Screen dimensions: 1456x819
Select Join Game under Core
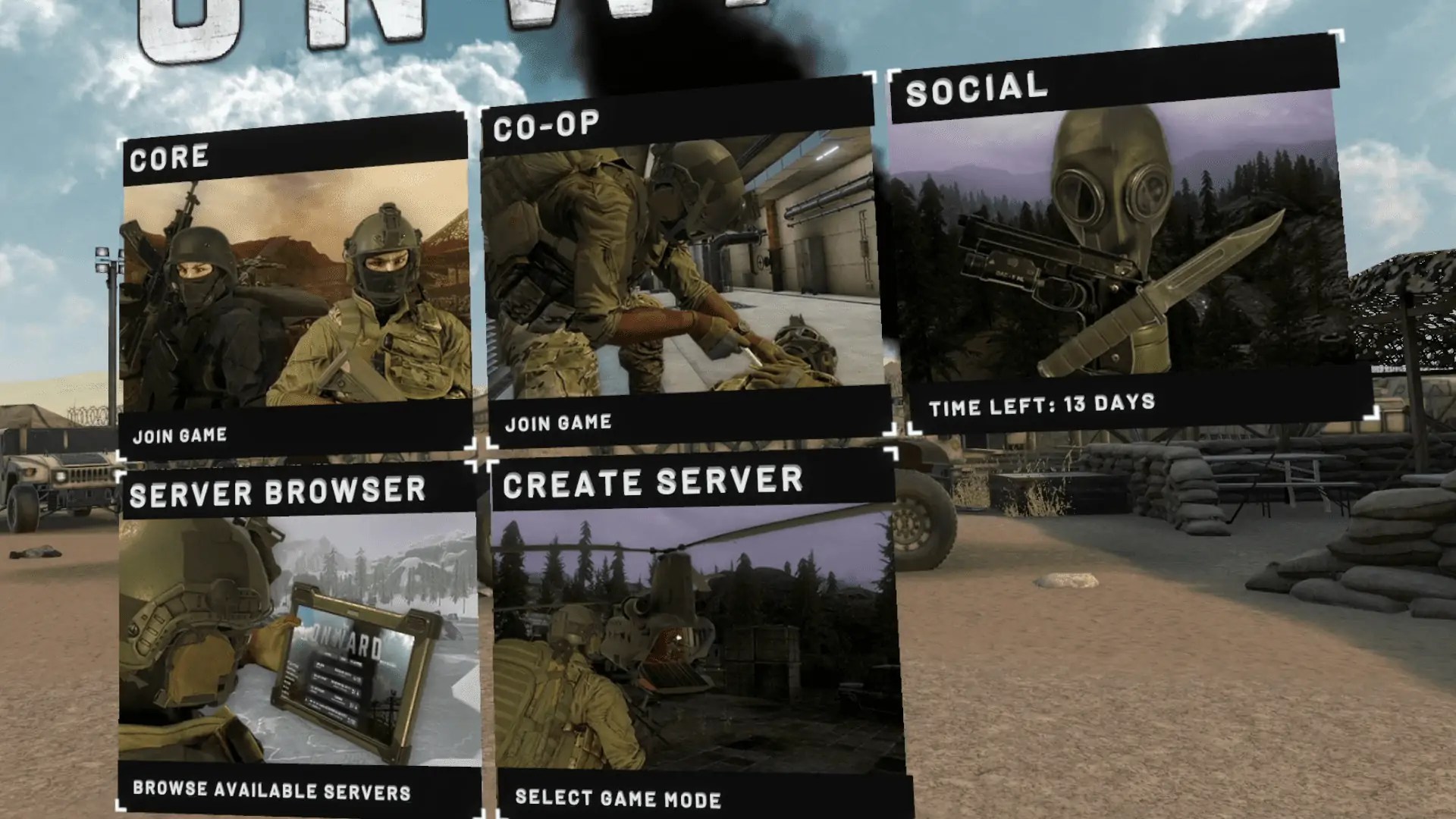point(180,435)
